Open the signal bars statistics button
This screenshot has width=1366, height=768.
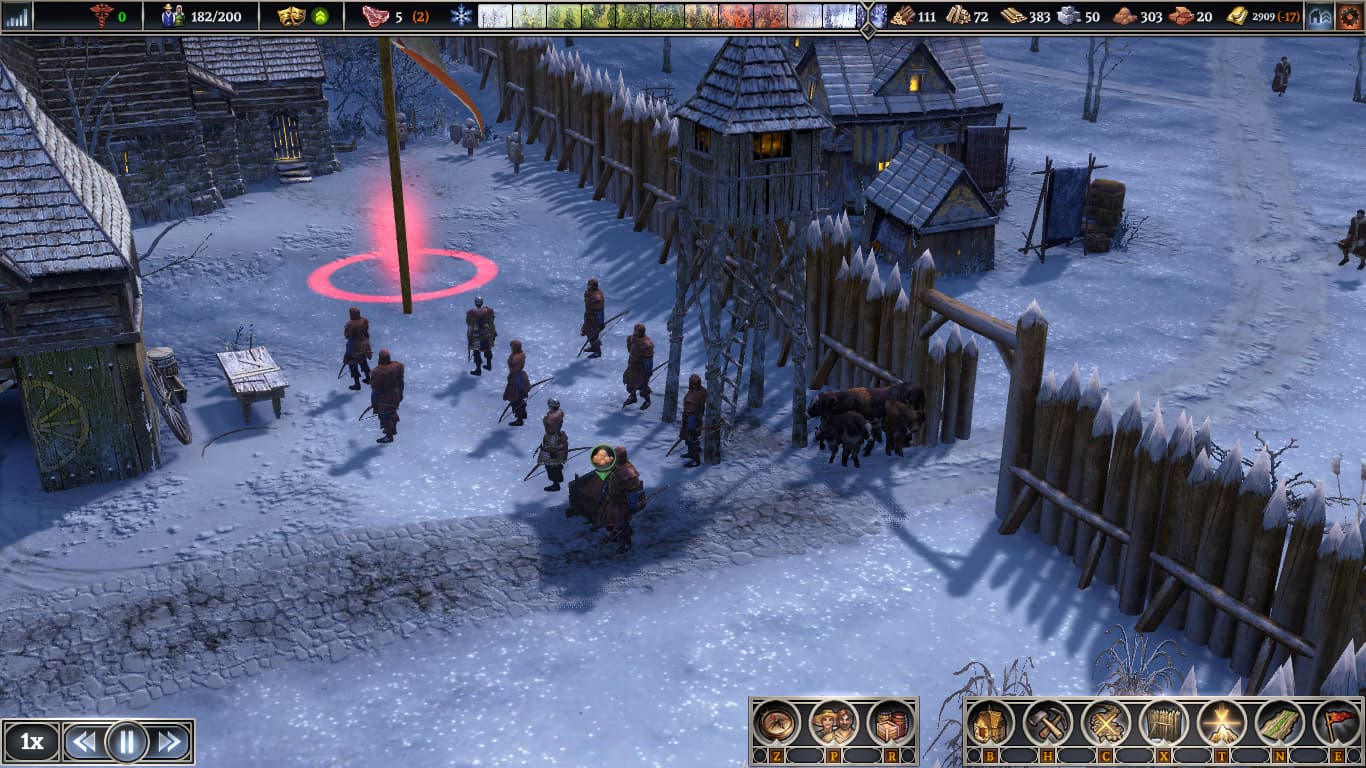pos(17,16)
